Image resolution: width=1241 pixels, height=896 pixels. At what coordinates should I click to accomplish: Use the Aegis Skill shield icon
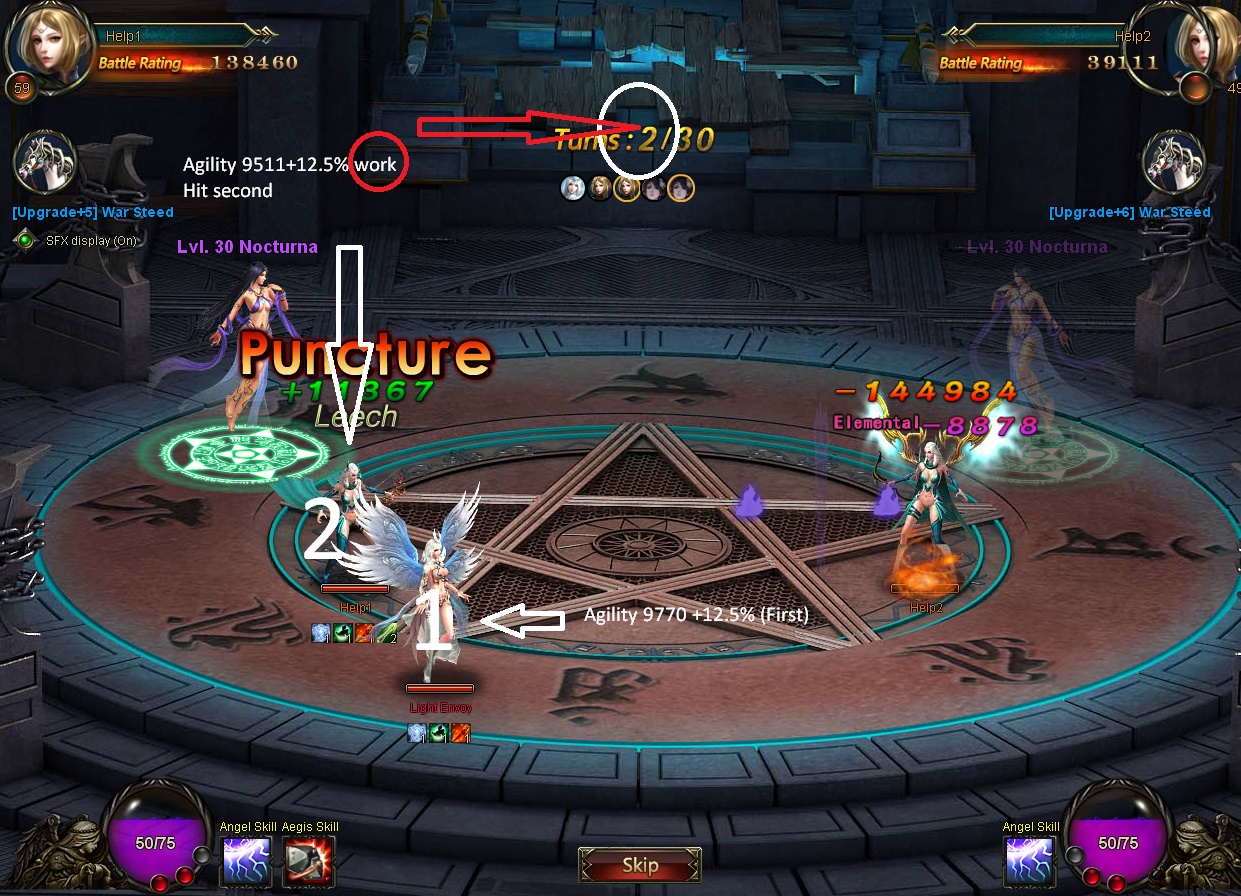pos(309,861)
